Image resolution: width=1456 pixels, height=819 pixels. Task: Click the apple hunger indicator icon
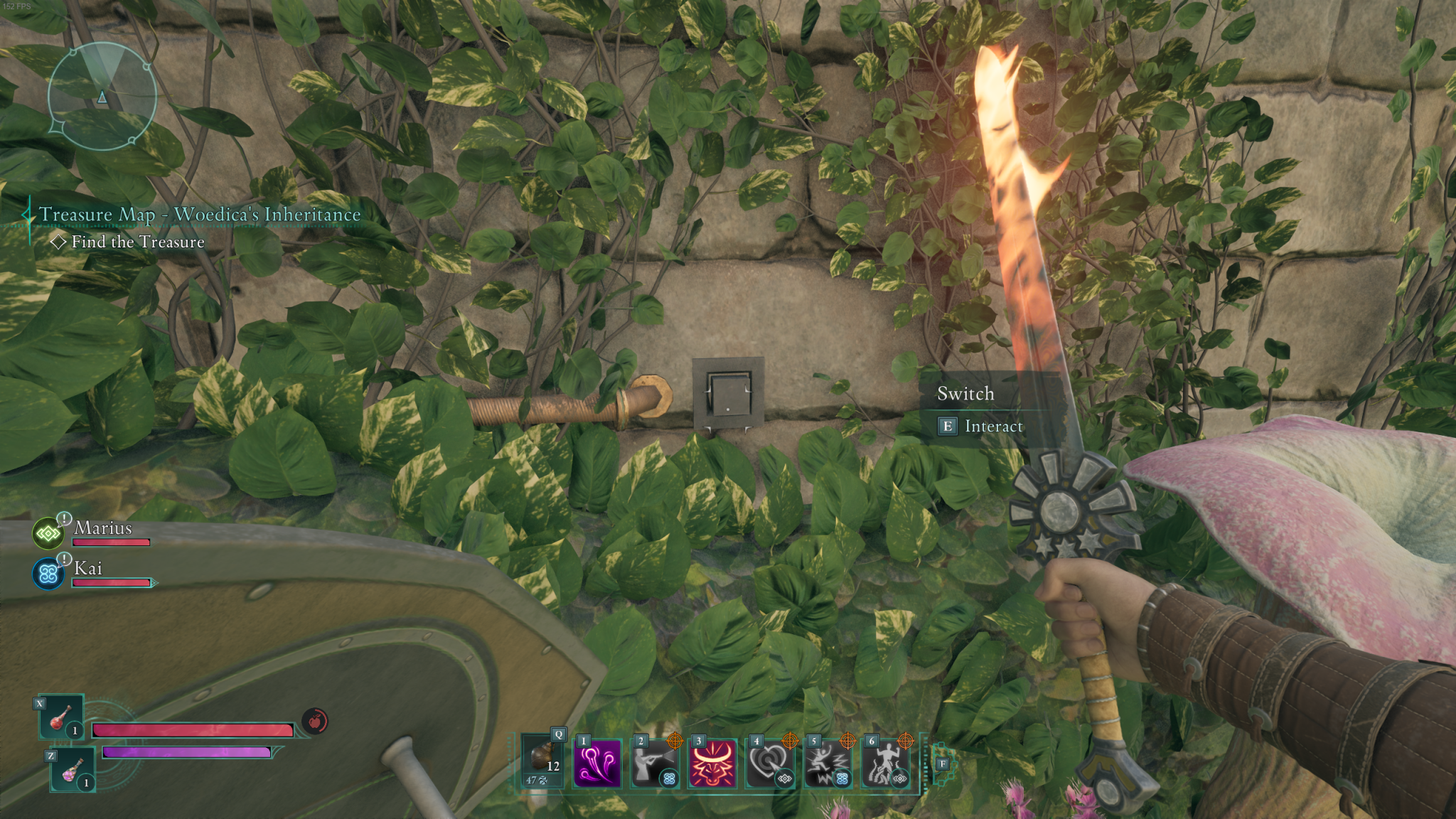[314, 720]
